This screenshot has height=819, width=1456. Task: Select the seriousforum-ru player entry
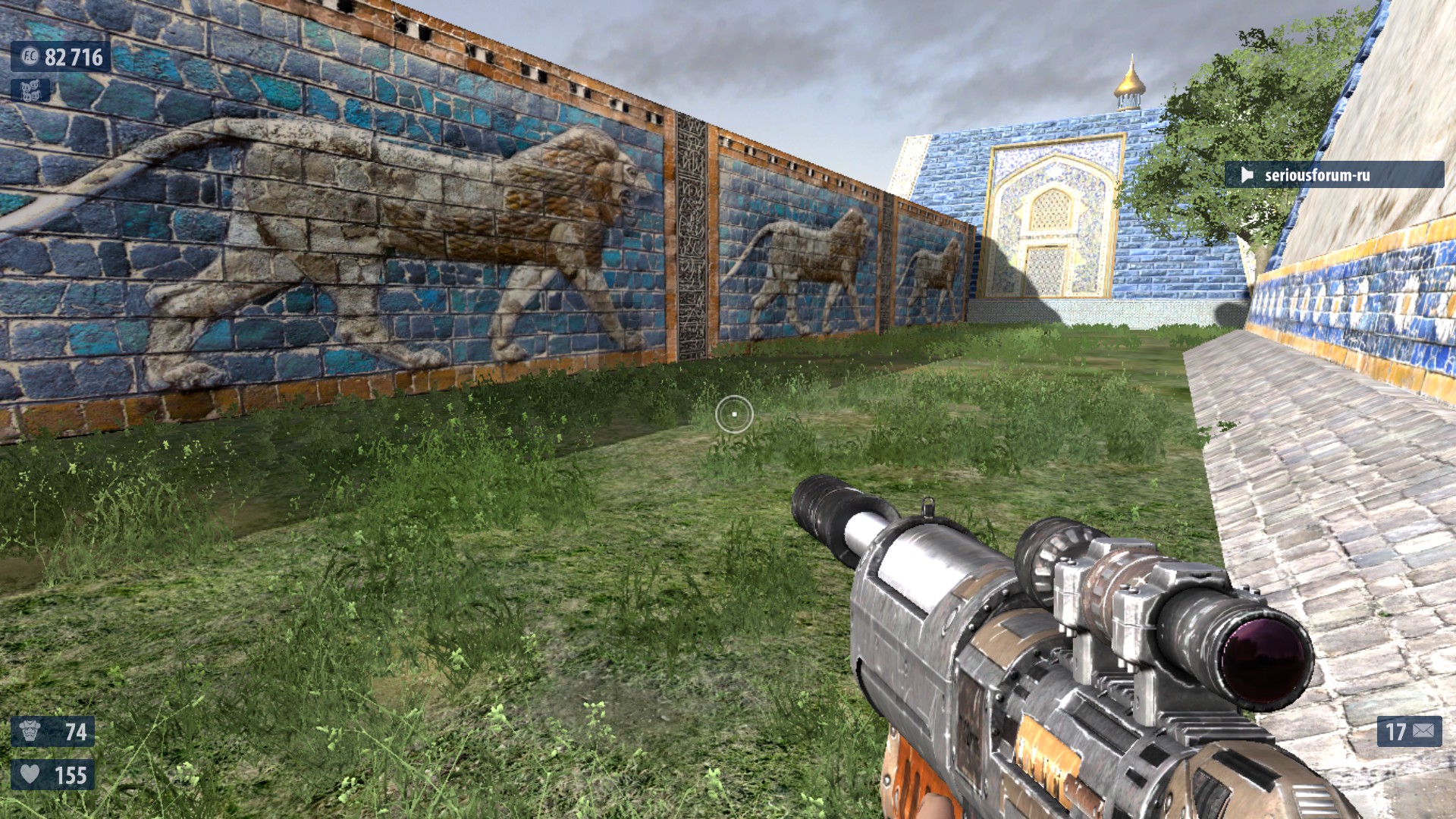(1333, 175)
